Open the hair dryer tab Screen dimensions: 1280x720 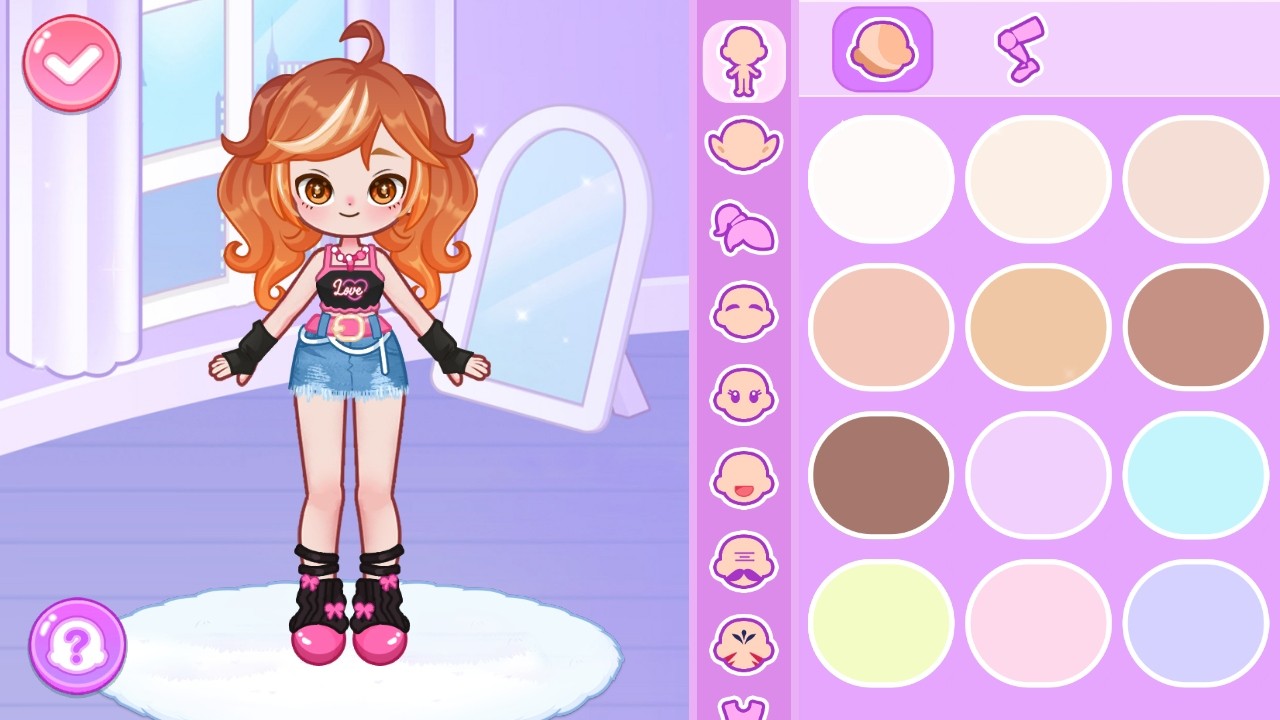pyautogui.click(x=1020, y=49)
